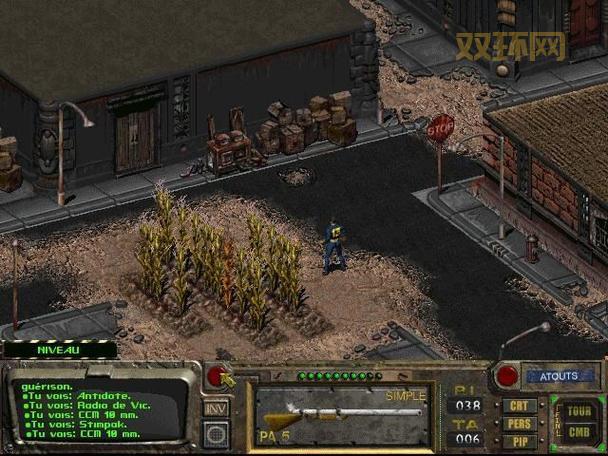
Task: Open the ATOUTS skills list
Action: click(559, 376)
